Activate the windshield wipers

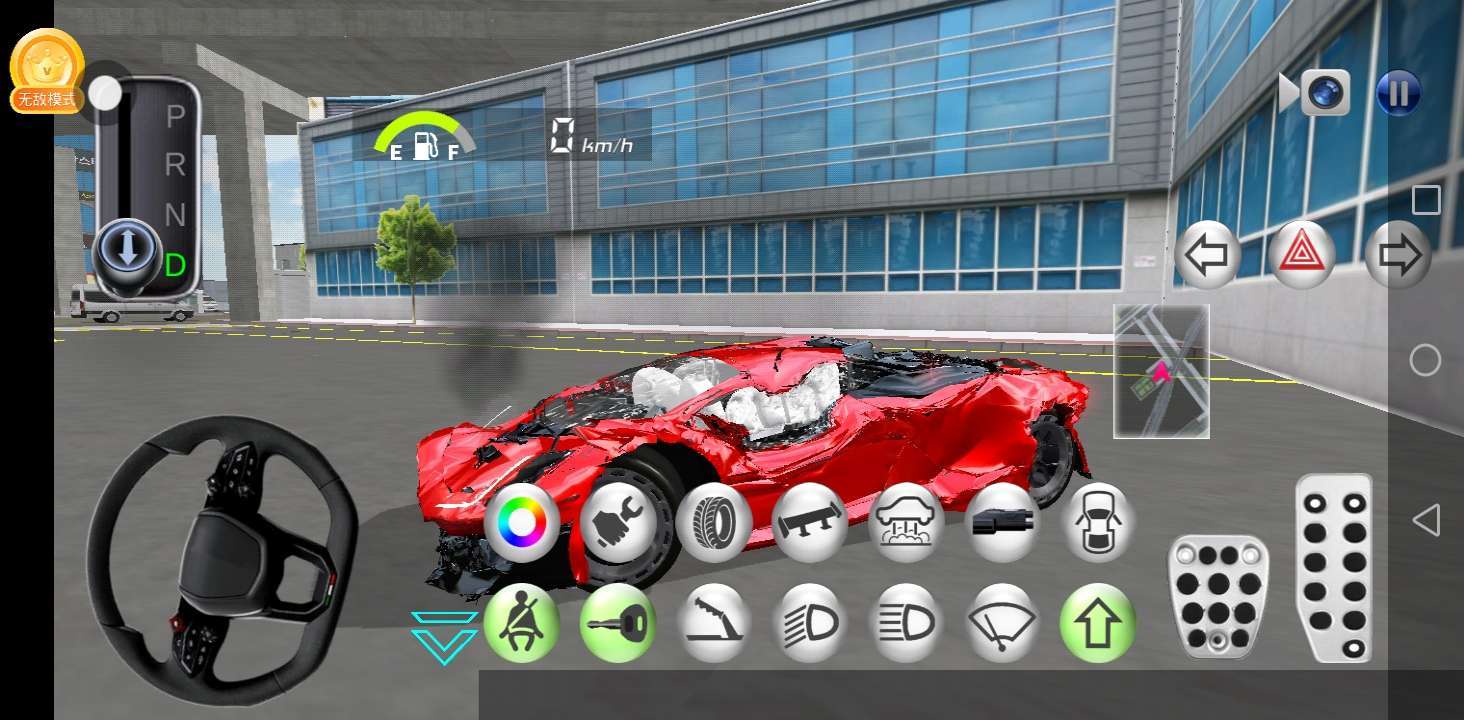click(x=1002, y=622)
